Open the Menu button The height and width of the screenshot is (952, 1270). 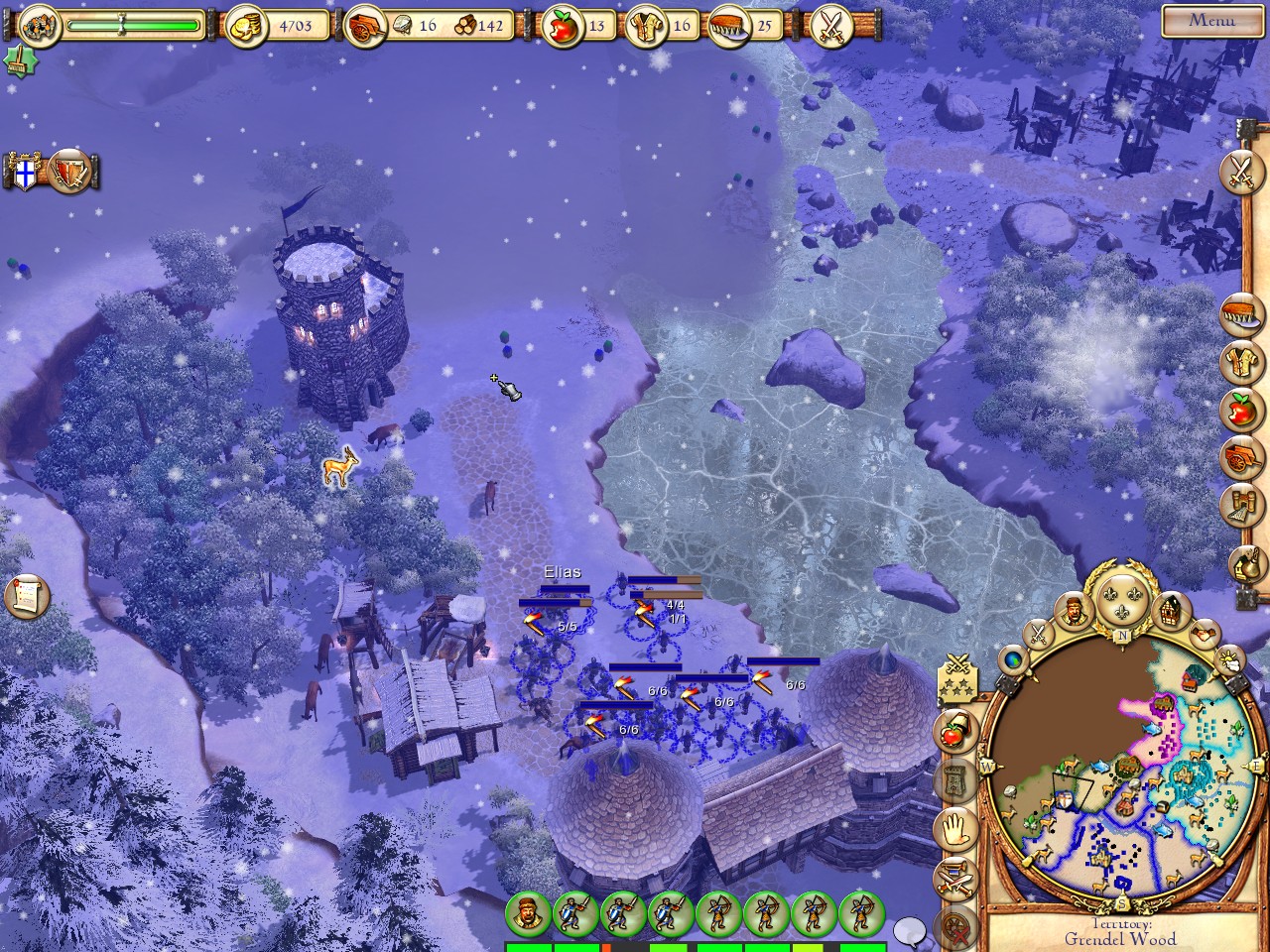click(x=1212, y=20)
